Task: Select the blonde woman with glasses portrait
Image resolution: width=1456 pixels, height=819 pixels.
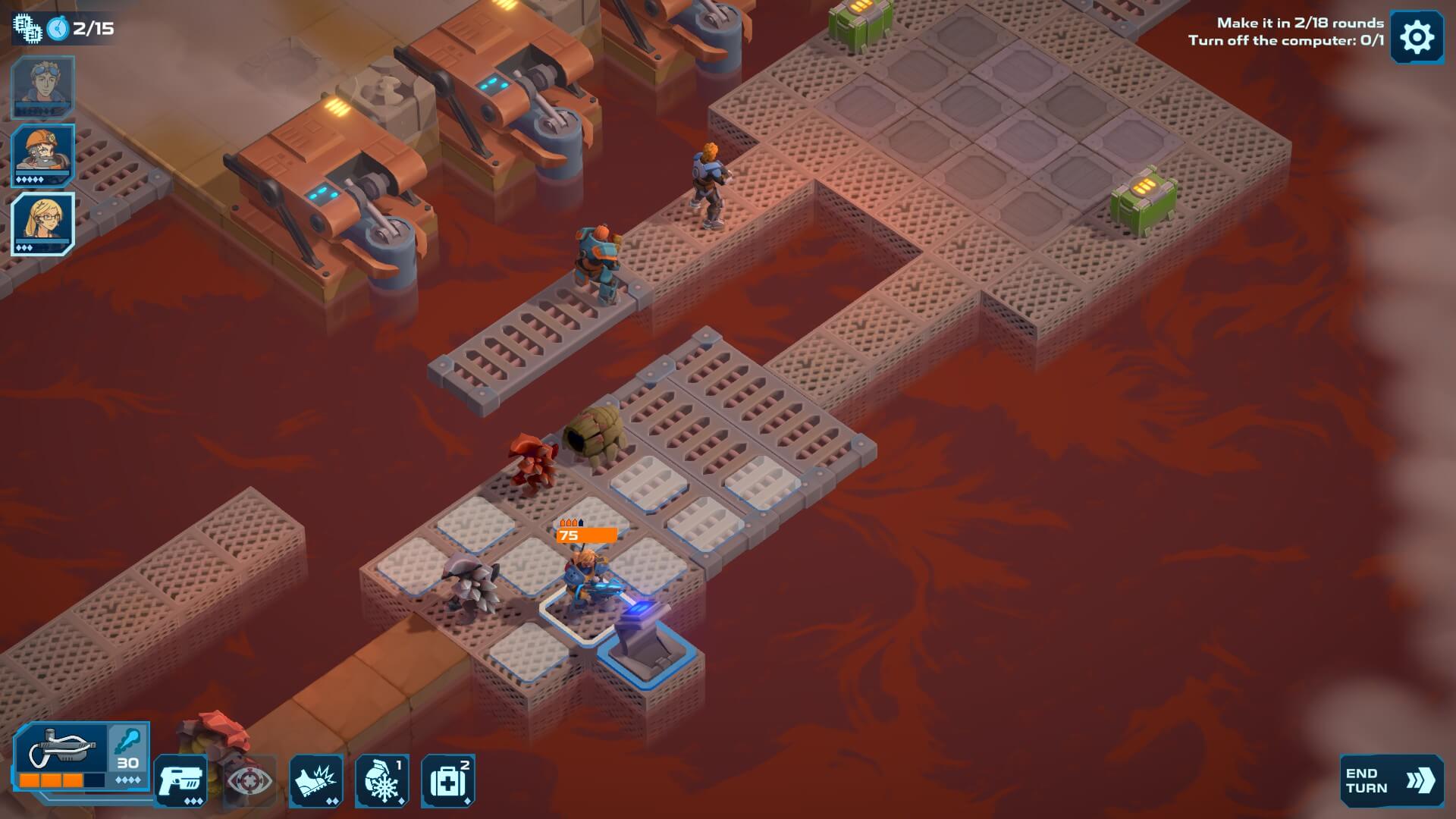Action: [x=42, y=223]
